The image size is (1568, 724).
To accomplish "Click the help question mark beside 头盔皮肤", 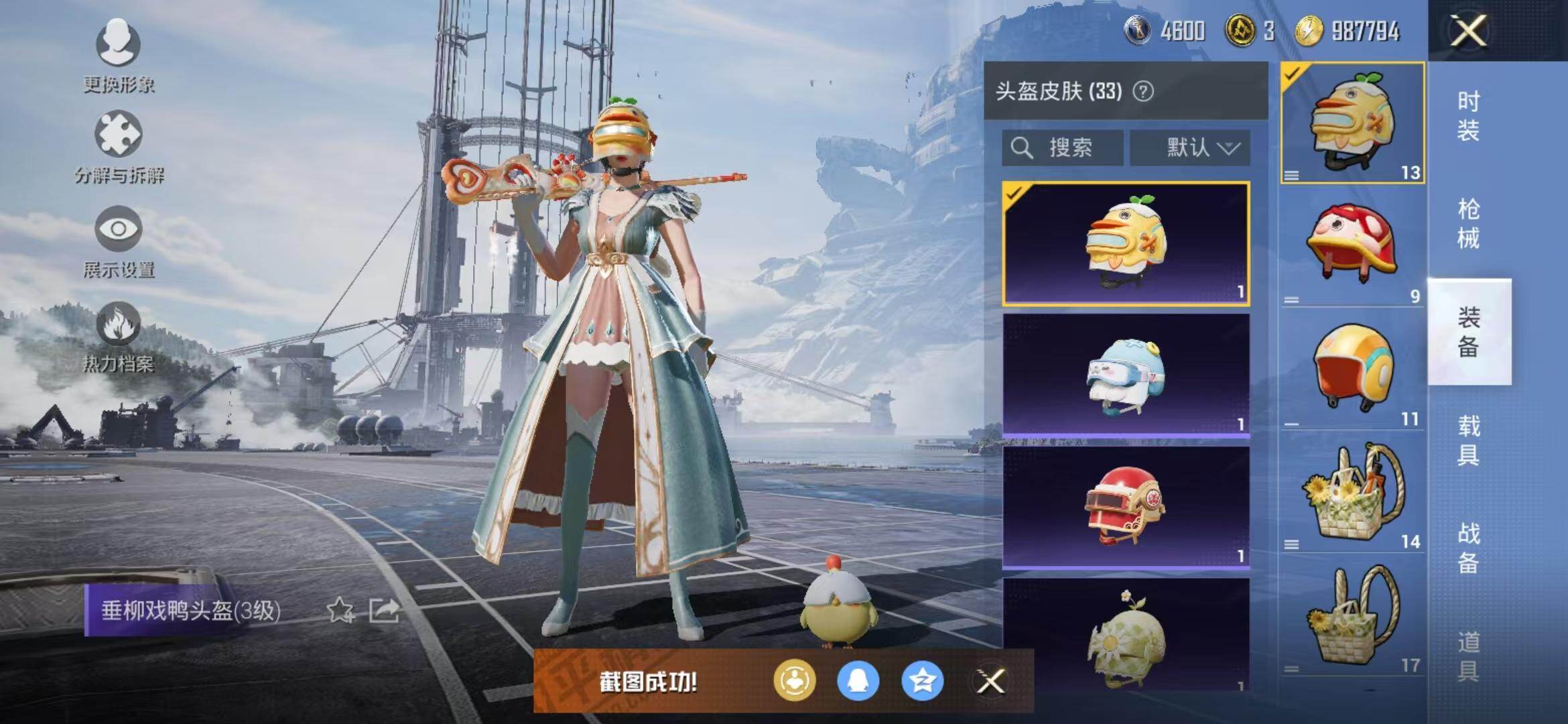I will [x=1143, y=91].
